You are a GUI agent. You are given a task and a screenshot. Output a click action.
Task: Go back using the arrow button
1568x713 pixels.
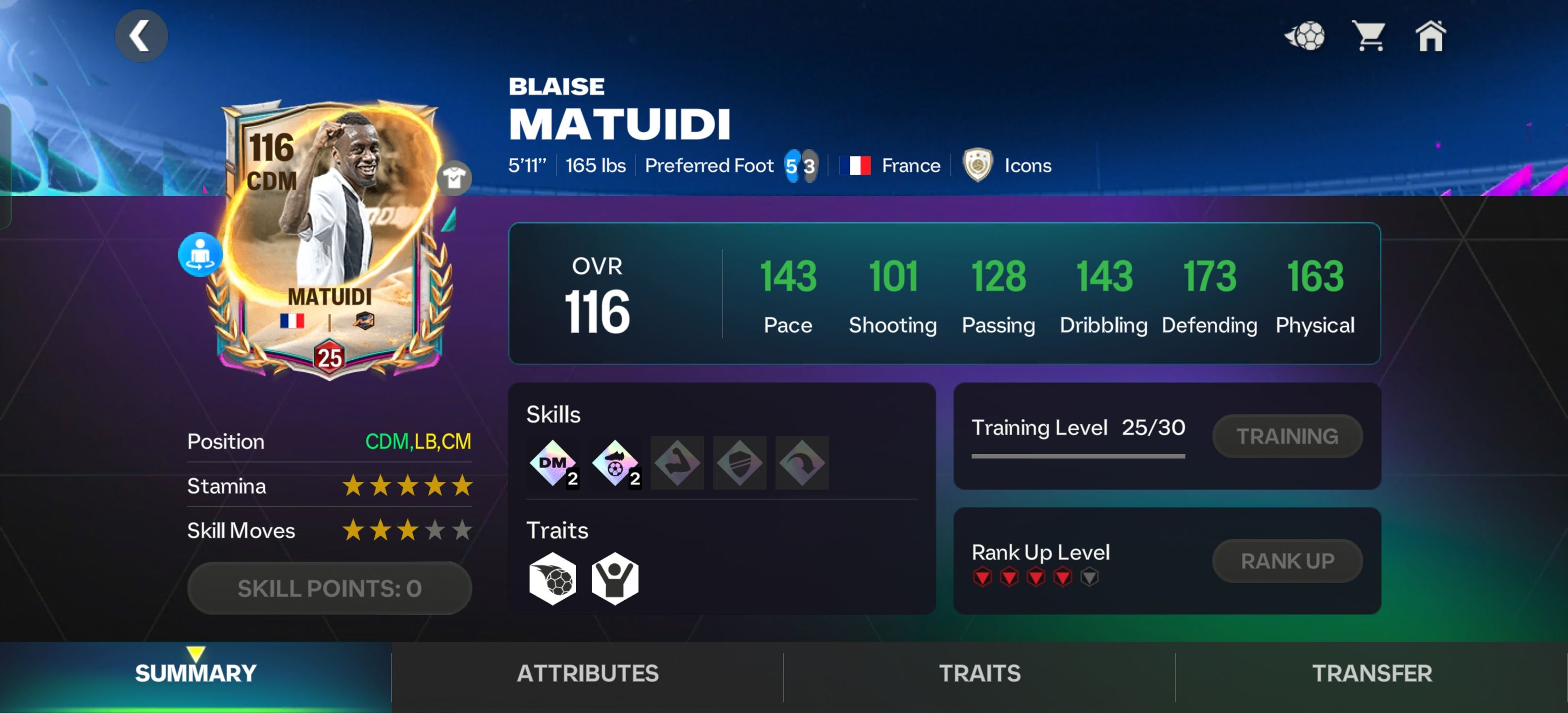pos(141,35)
